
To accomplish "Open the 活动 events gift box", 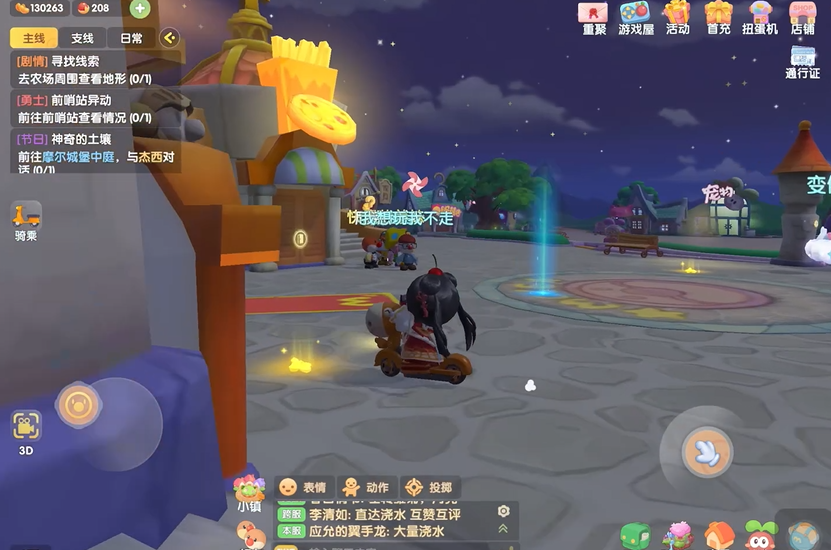I will (x=677, y=16).
